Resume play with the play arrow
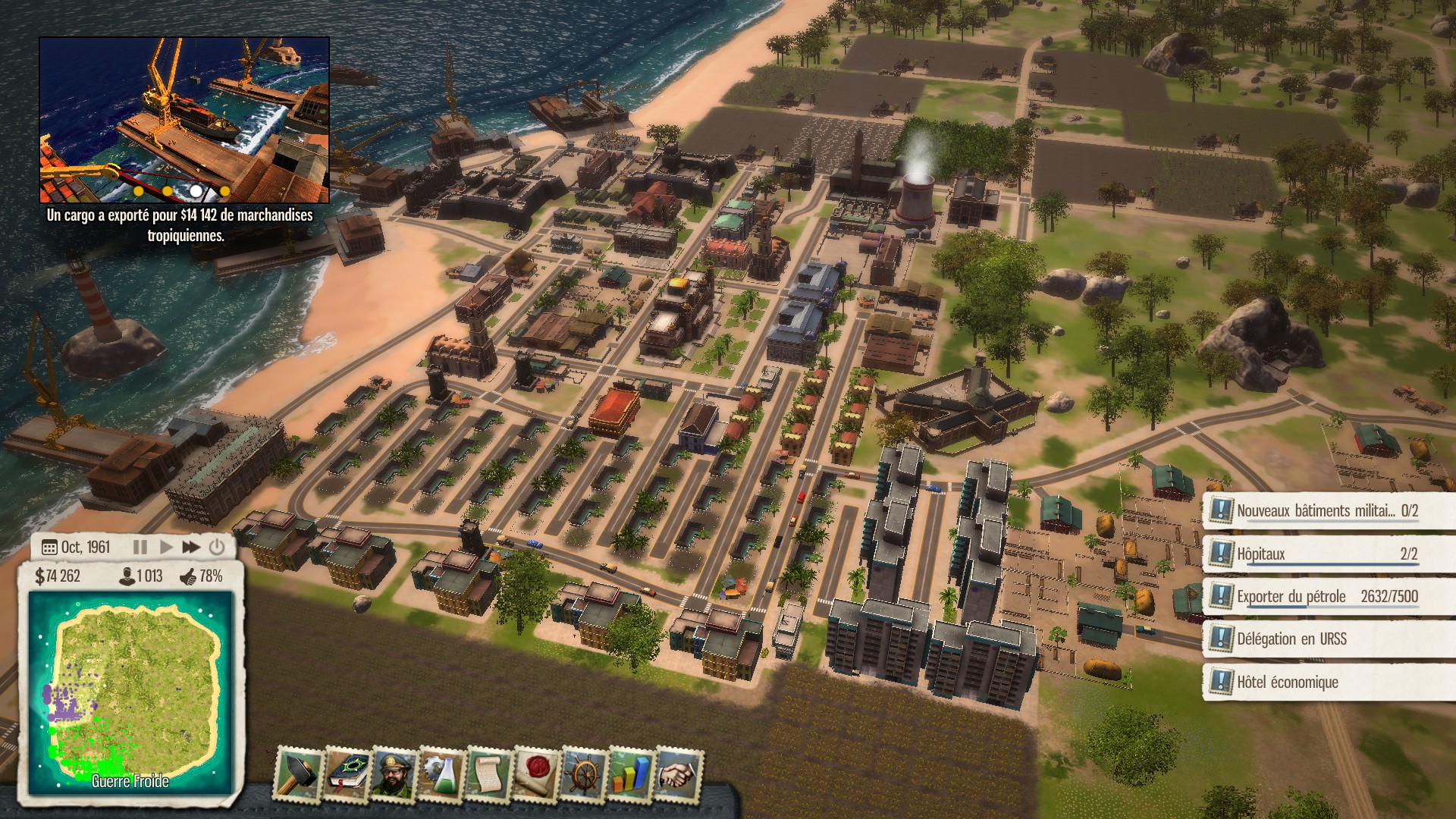The image size is (1456, 819). 166,546
